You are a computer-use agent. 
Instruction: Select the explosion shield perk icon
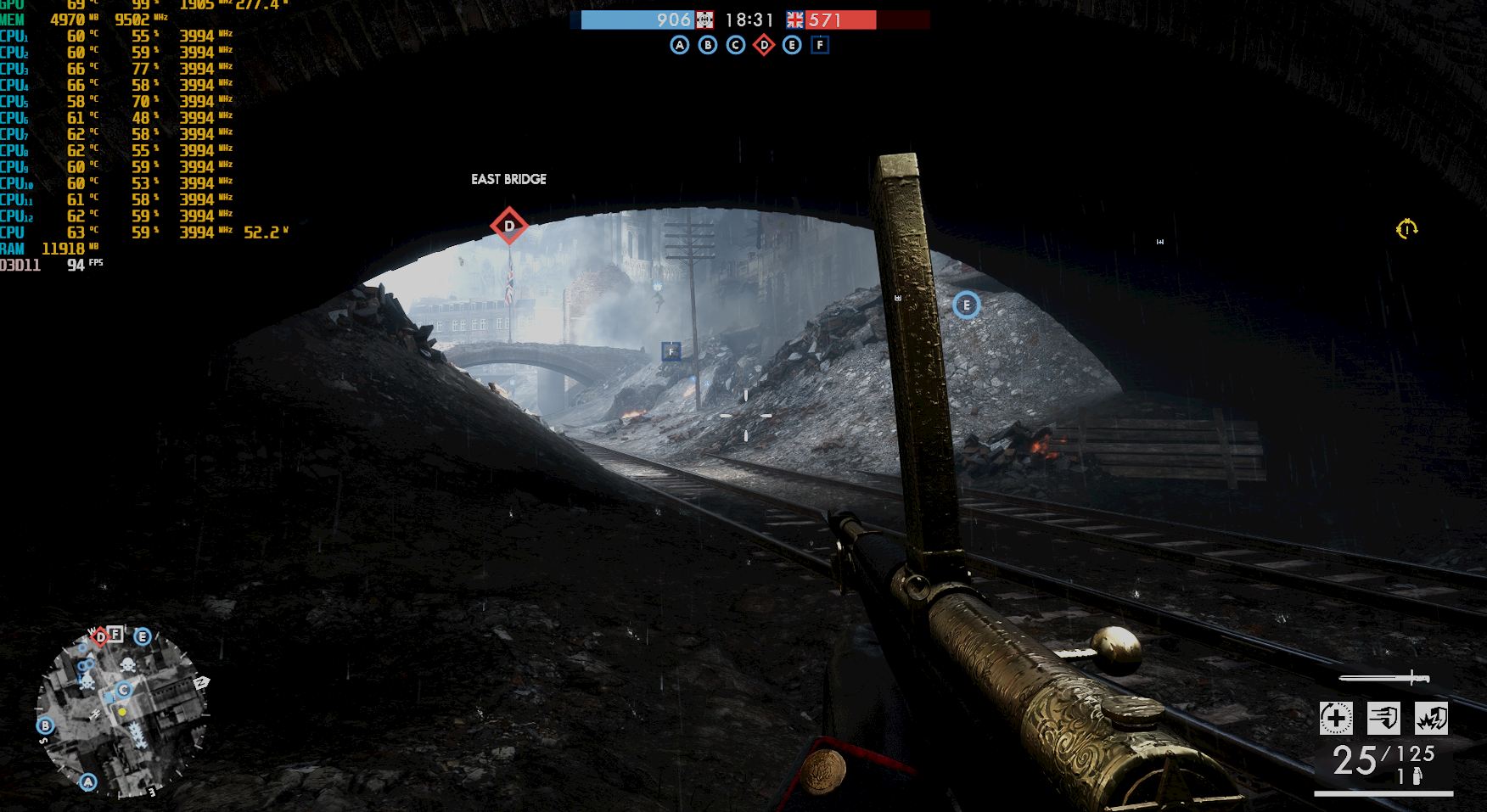click(1431, 719)
